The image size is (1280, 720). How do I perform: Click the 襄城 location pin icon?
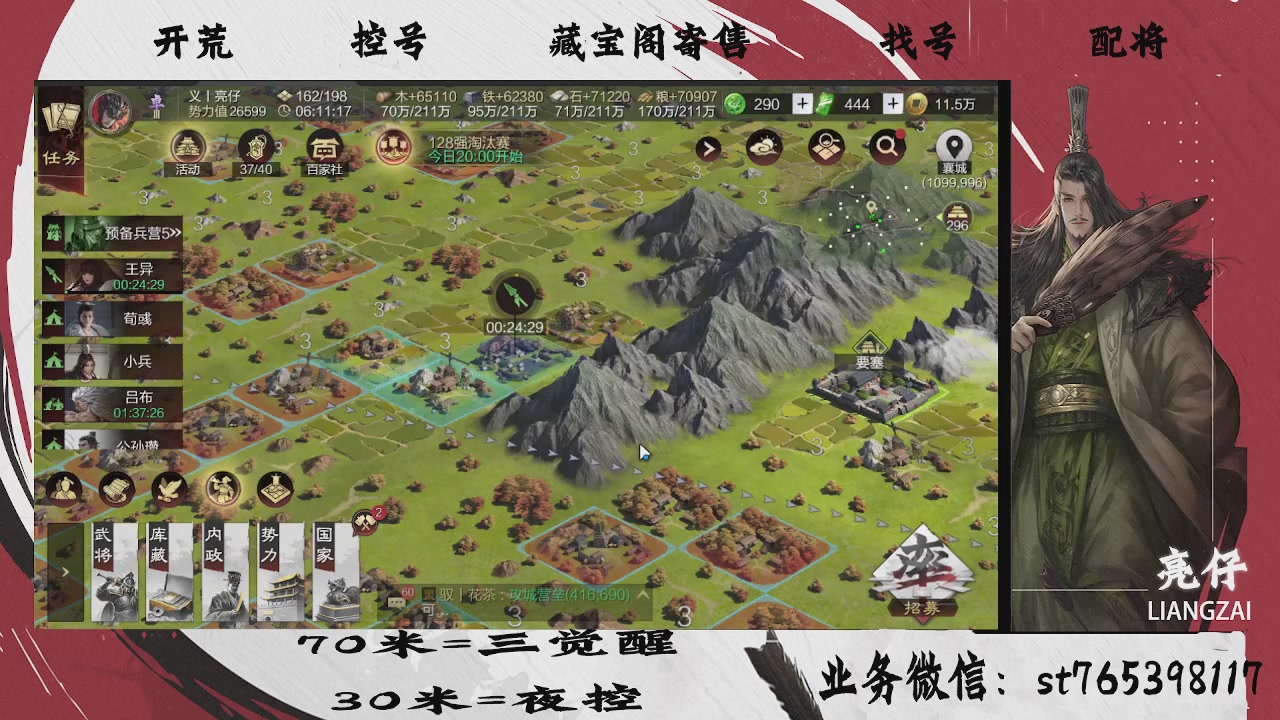point(956,145)
